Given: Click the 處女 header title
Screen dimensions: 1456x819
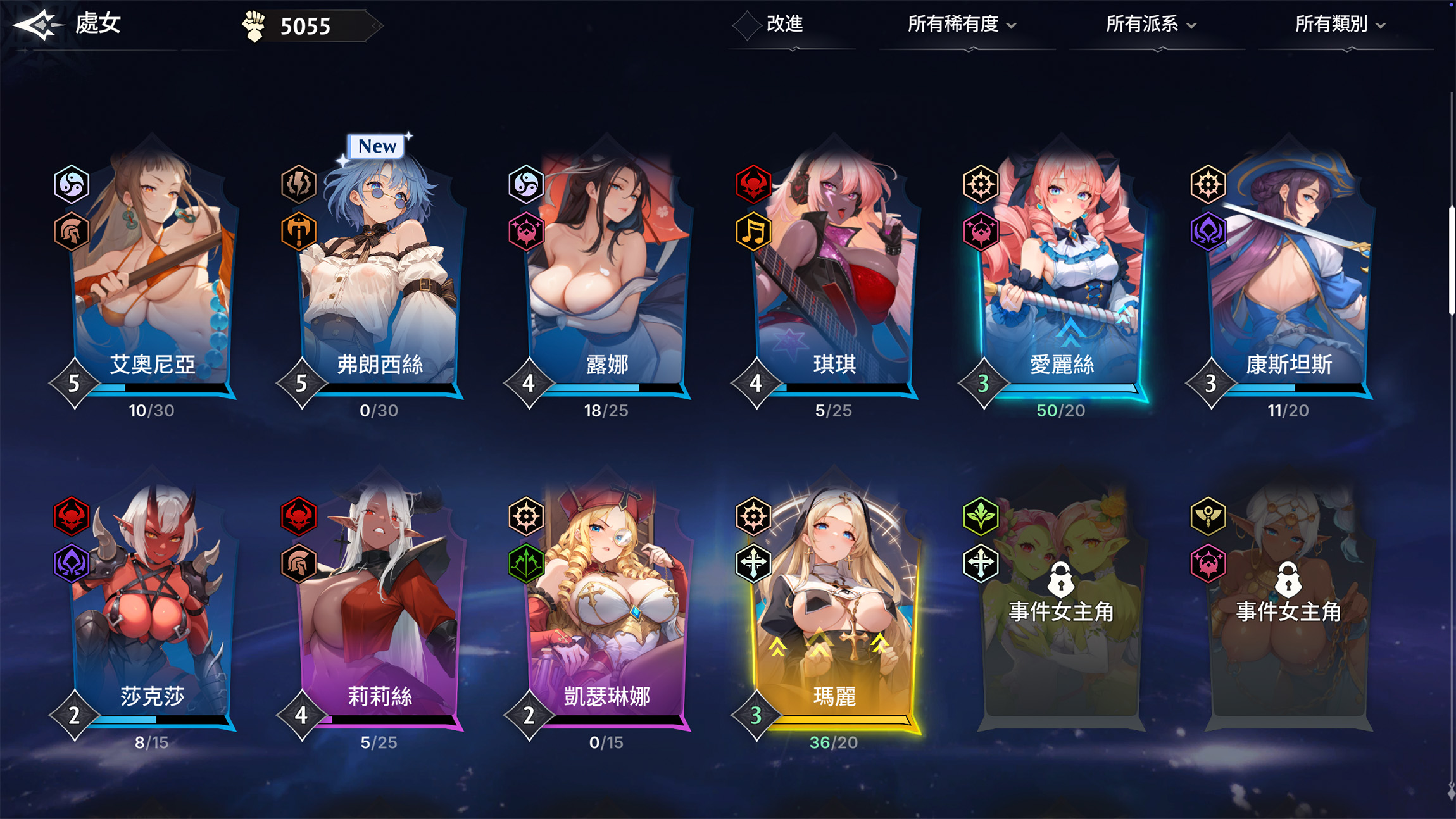Looking at the screenshot, I should [x=98, y=24].
